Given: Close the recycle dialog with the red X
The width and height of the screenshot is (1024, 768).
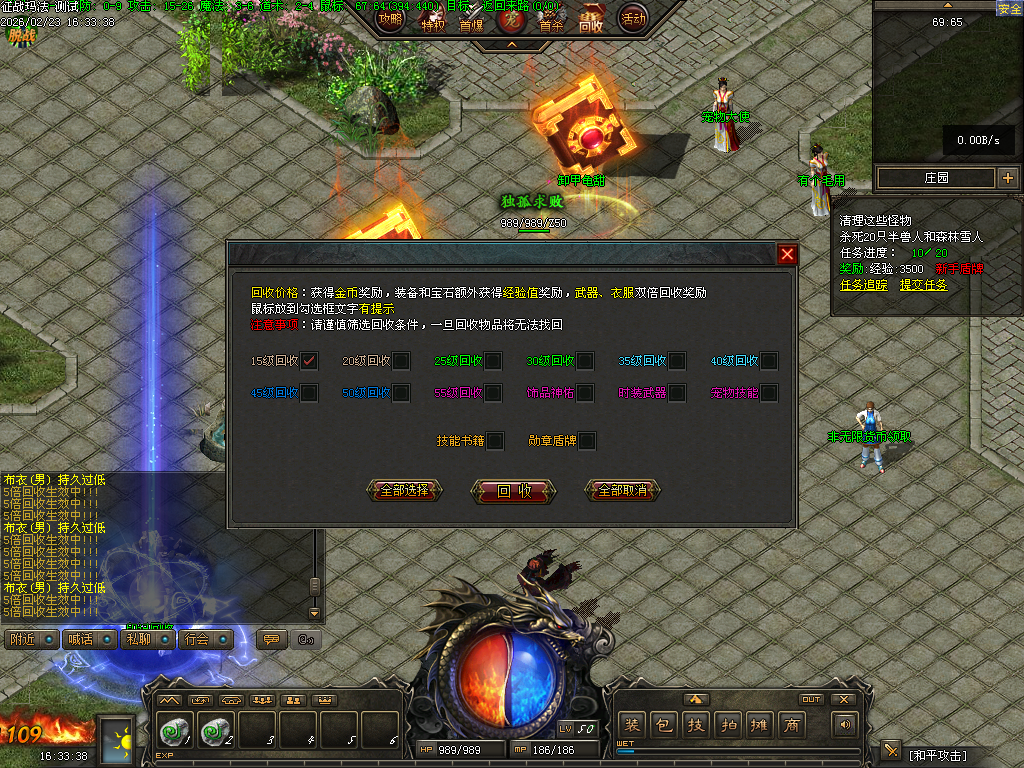Looking at the screenshot, I should (x=787, y=254).
